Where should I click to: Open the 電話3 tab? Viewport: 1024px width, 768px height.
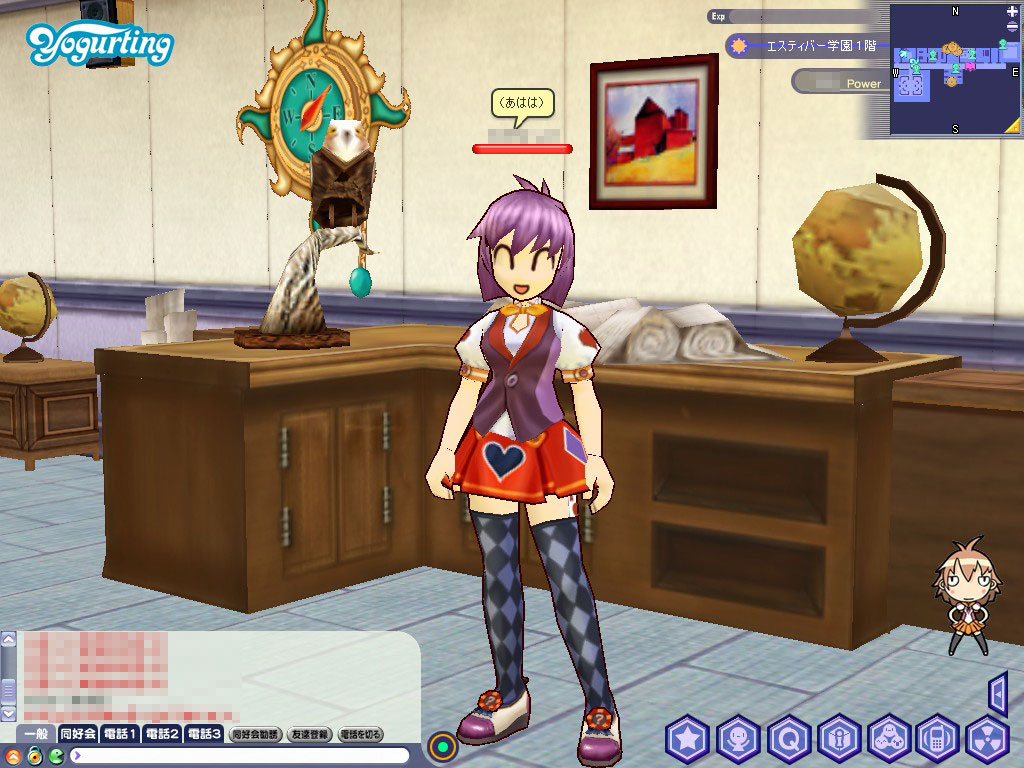coord(204,734)
